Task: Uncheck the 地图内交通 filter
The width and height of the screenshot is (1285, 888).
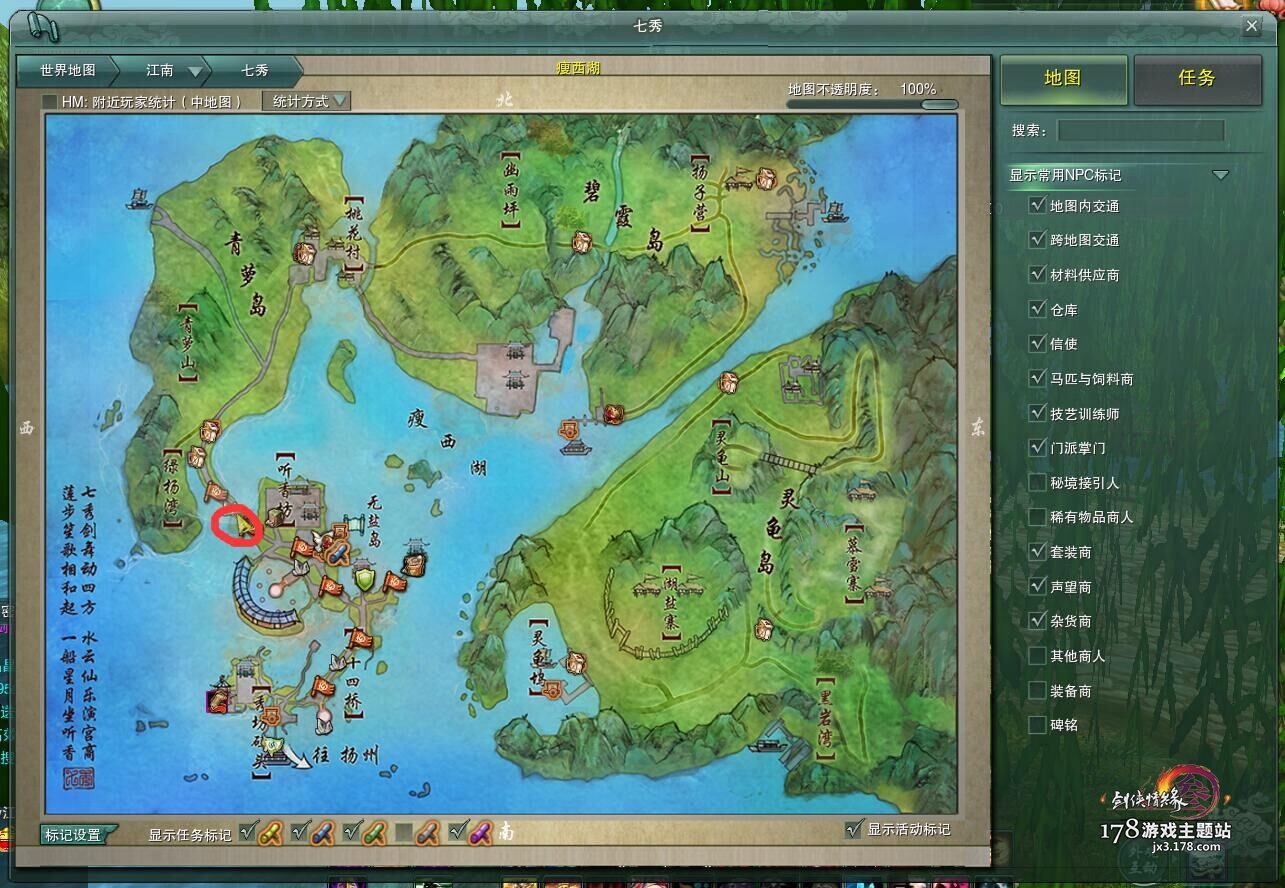Action: (1037, 205)
